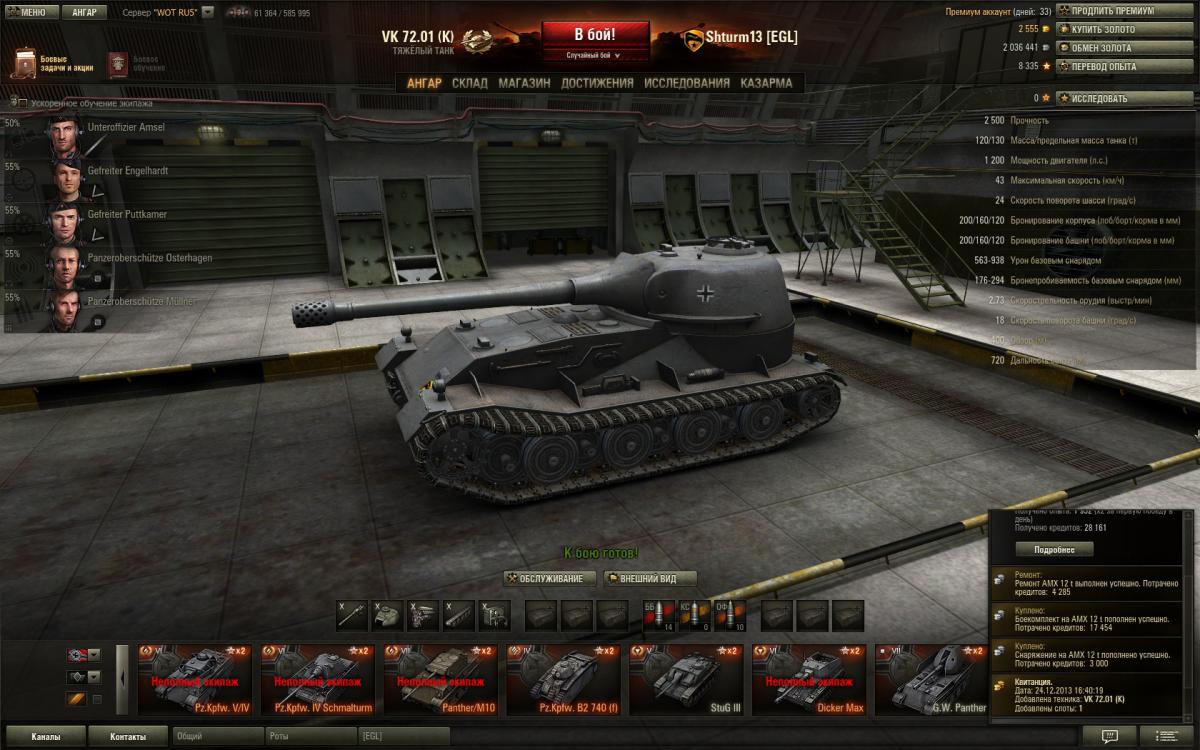The image size is (1200, 750).
Task: Open ОБСЛУЖИВАНИЕ service window
Action: pyautogui.click(x=550, y=578)
